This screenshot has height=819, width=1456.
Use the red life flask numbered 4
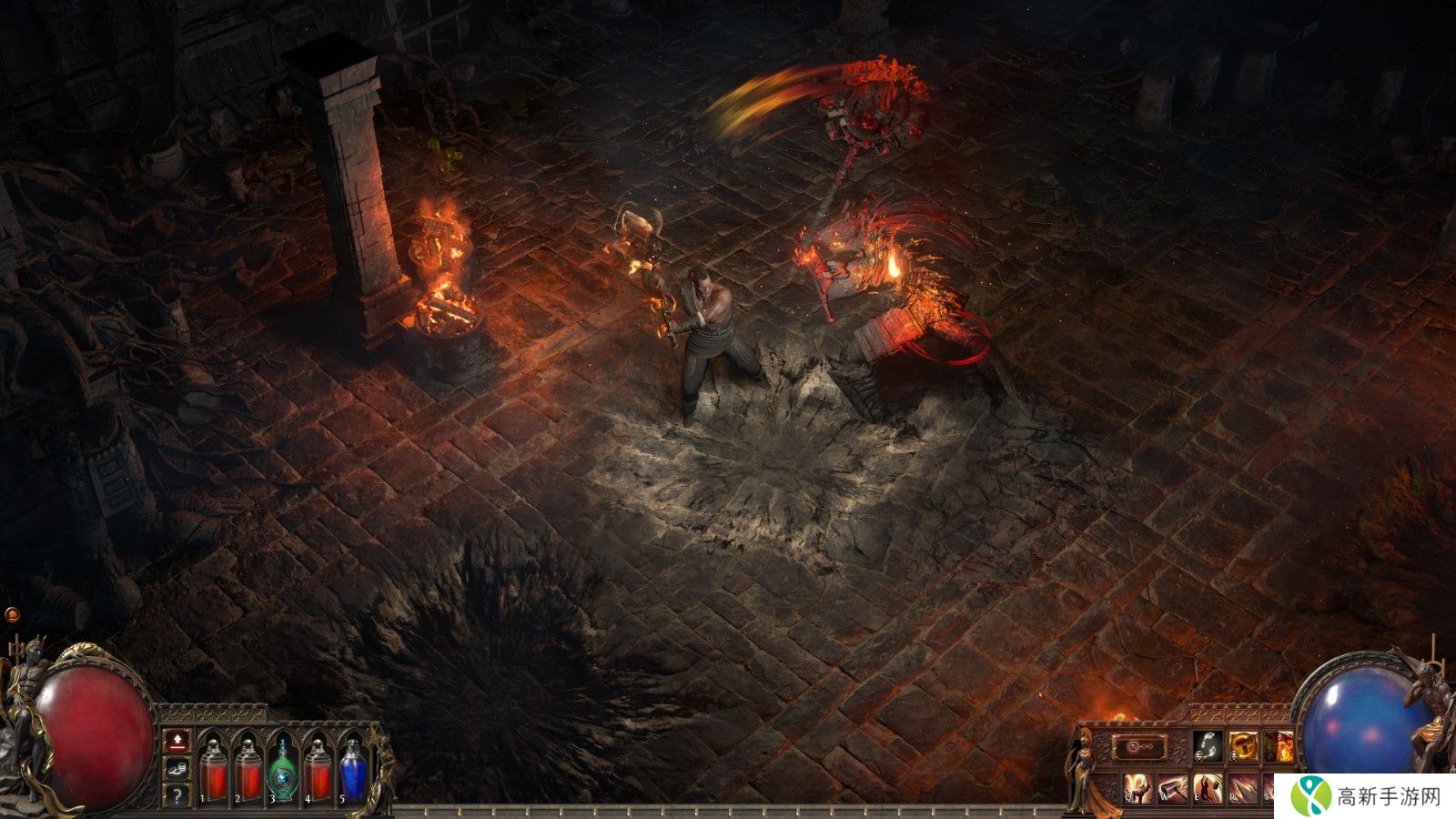point(318,773)
